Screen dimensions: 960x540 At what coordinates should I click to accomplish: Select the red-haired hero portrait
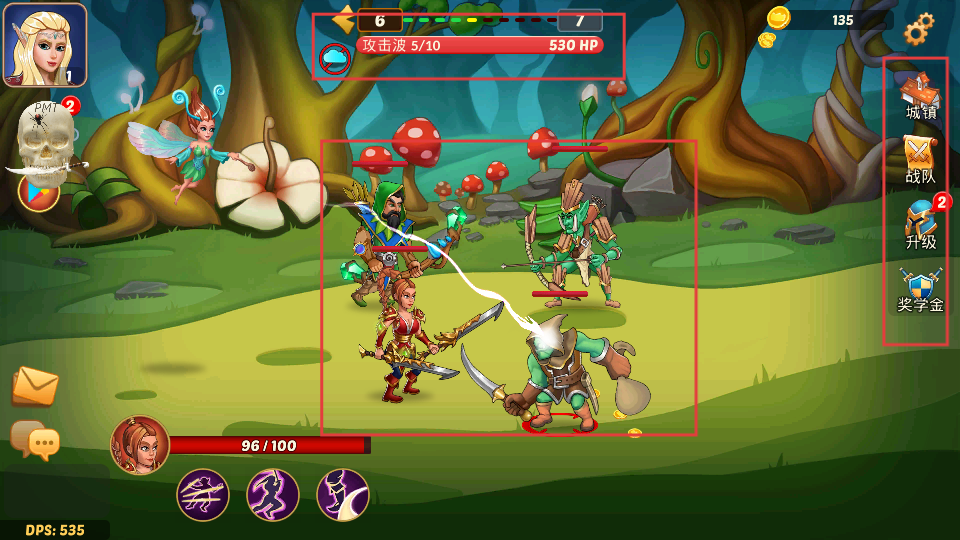[x=140, y=445]
